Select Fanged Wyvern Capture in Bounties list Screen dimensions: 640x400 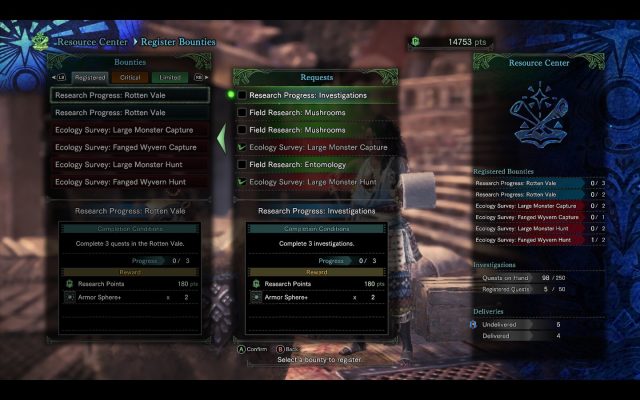coord(130,147)
